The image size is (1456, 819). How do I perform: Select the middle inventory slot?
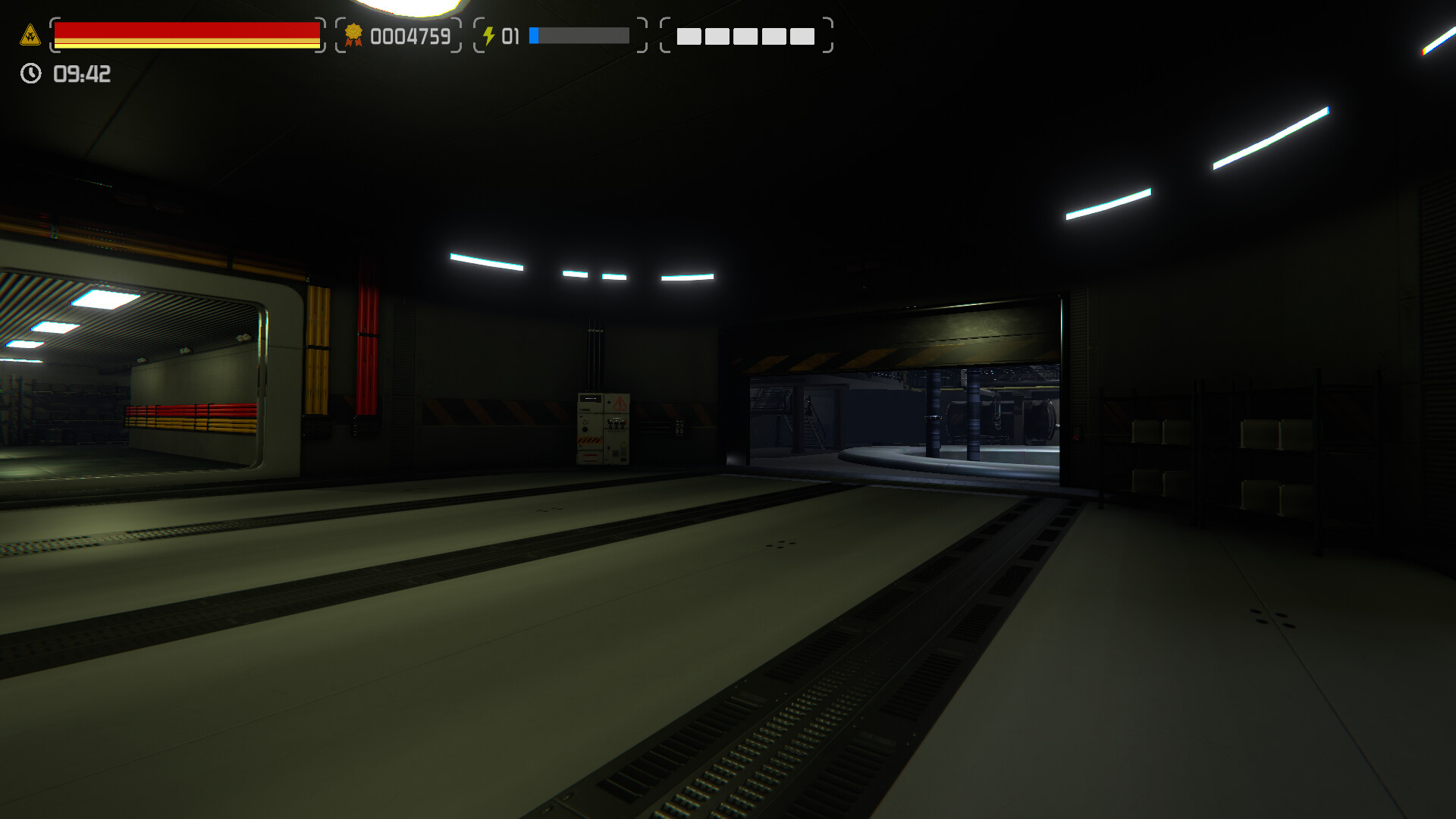(x=745, y=36)
